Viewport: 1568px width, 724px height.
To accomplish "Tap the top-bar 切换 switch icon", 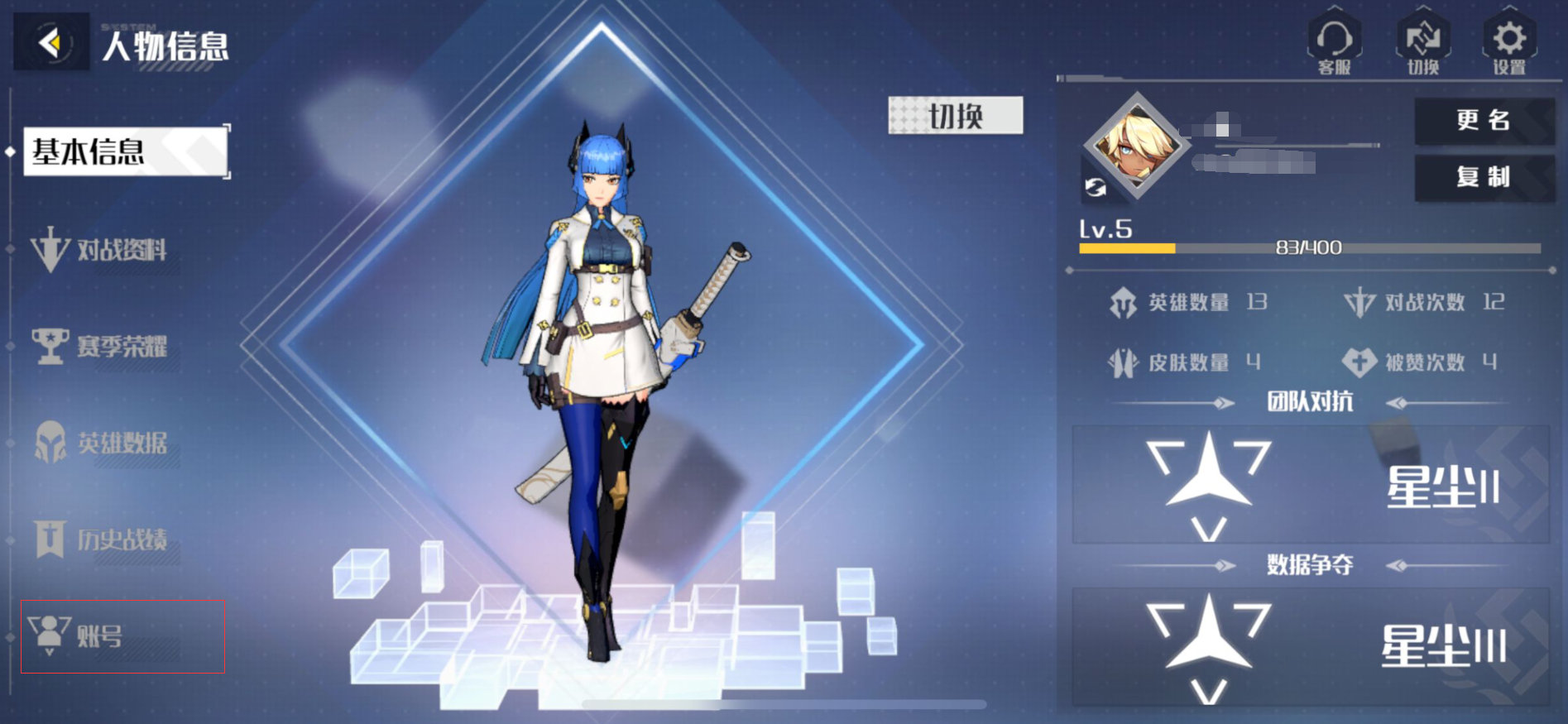I will click(1423, 45).
